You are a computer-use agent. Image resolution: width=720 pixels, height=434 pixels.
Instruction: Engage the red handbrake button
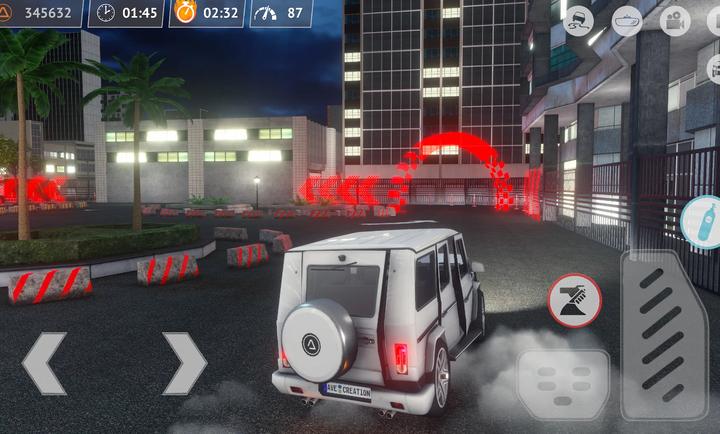coord(574,301)
